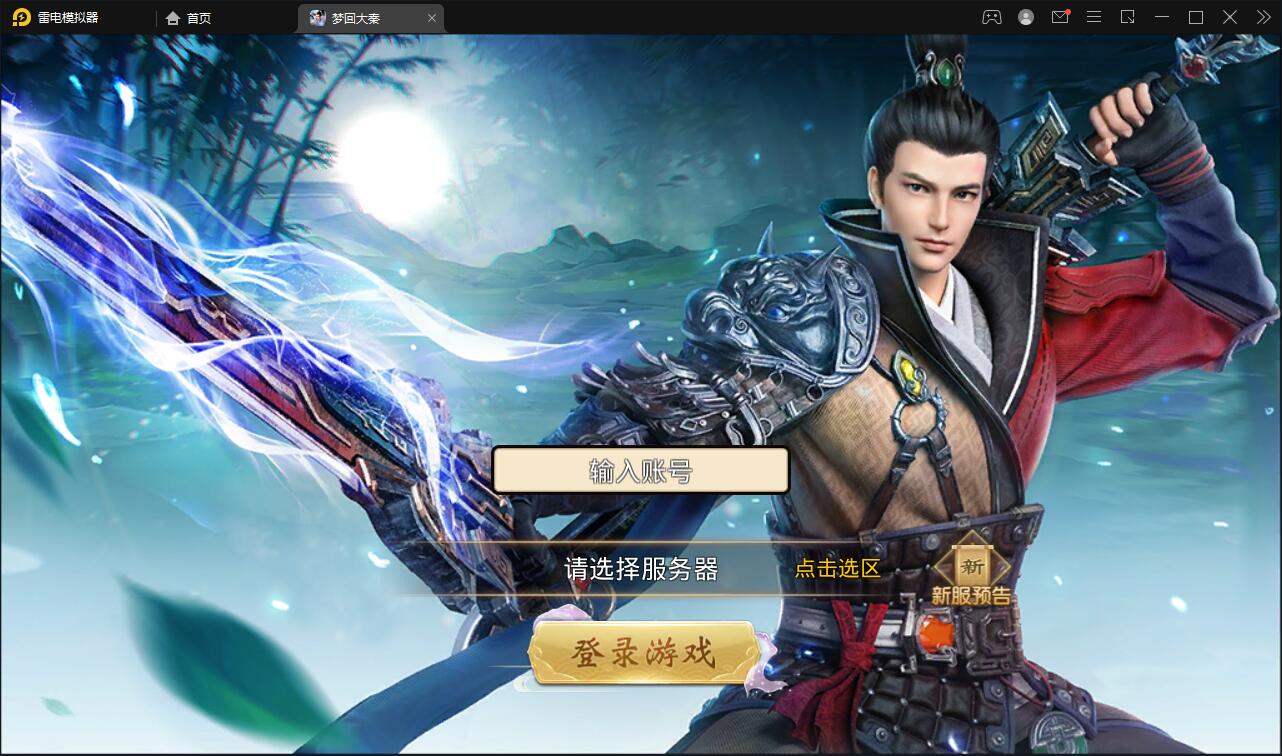
Task: Click the screen resize/screenshot icon
Action: click(x=1126, y=17)
